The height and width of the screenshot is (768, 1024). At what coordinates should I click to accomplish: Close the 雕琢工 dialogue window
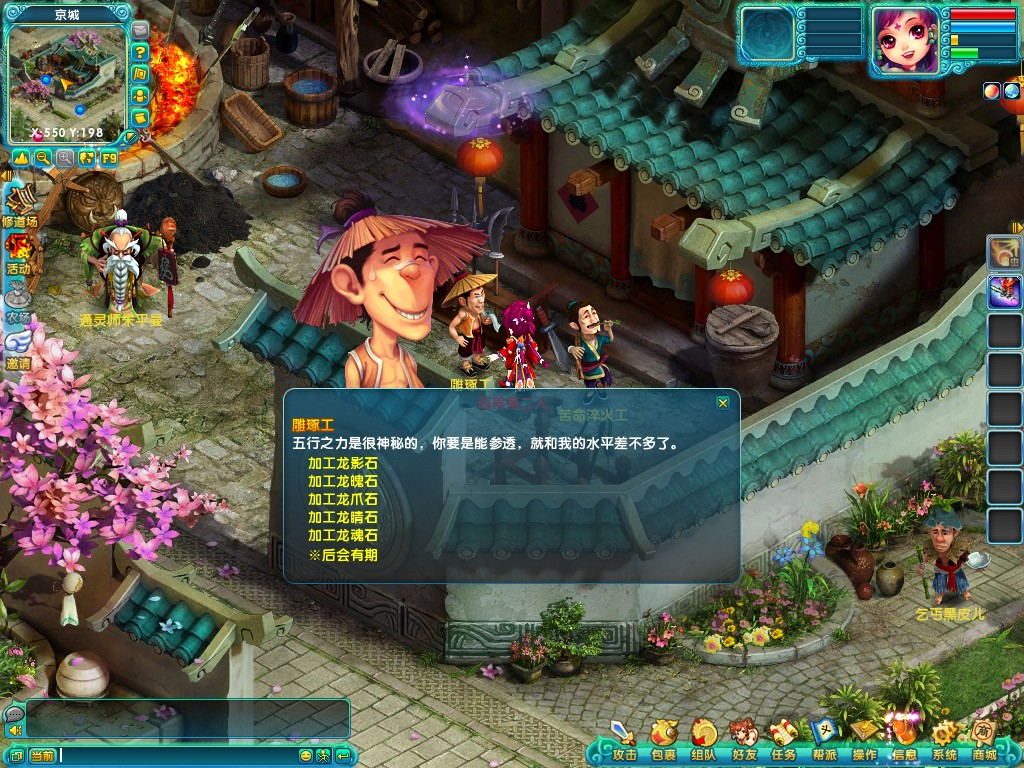click(723, 403)
